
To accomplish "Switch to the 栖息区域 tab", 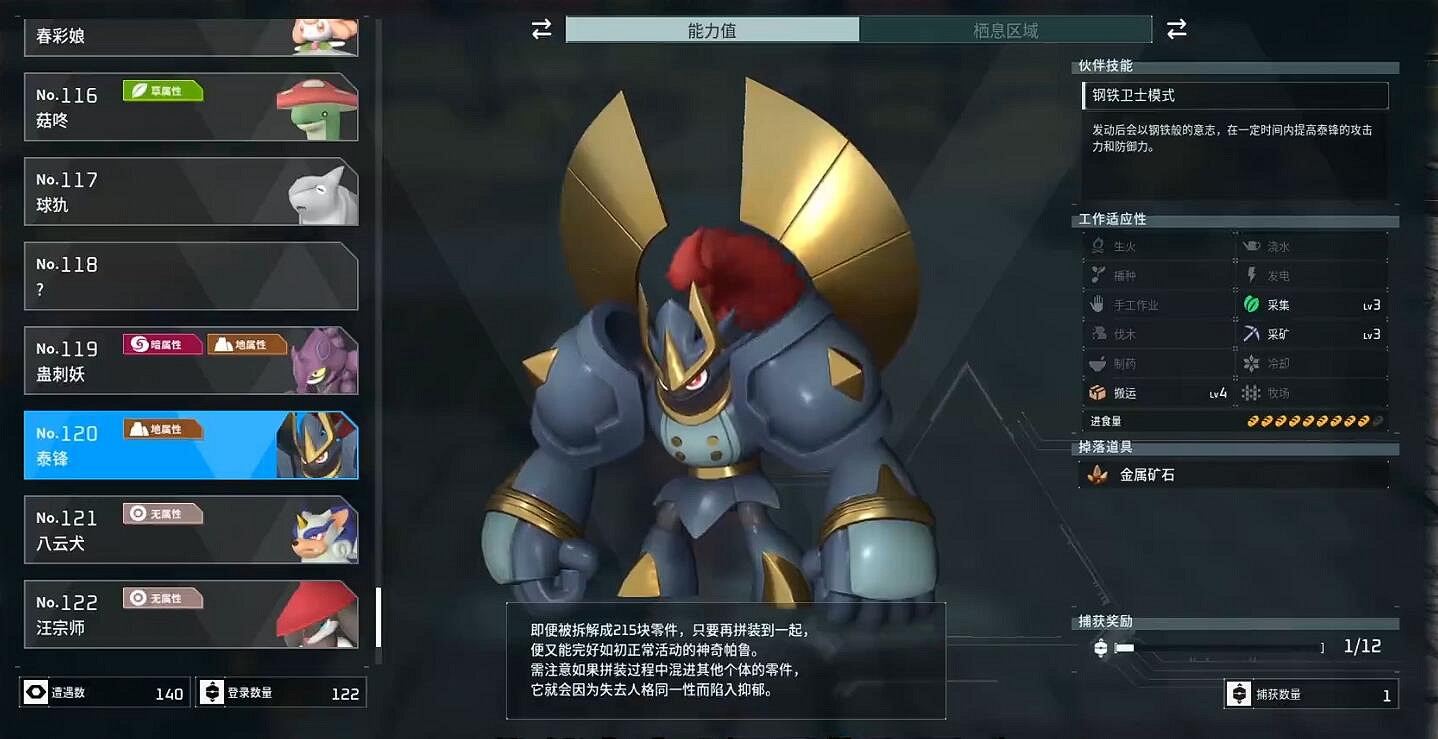I will coord(1007,29).
